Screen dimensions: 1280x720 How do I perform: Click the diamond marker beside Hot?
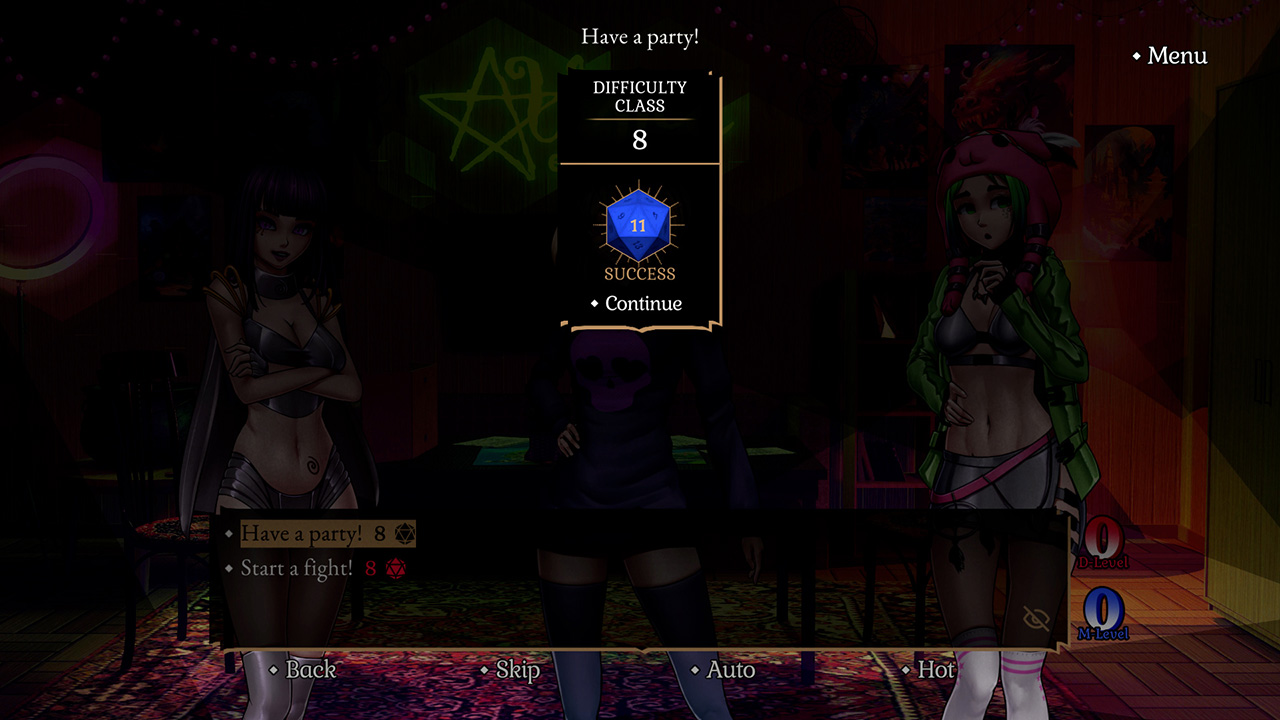[906, 670]
